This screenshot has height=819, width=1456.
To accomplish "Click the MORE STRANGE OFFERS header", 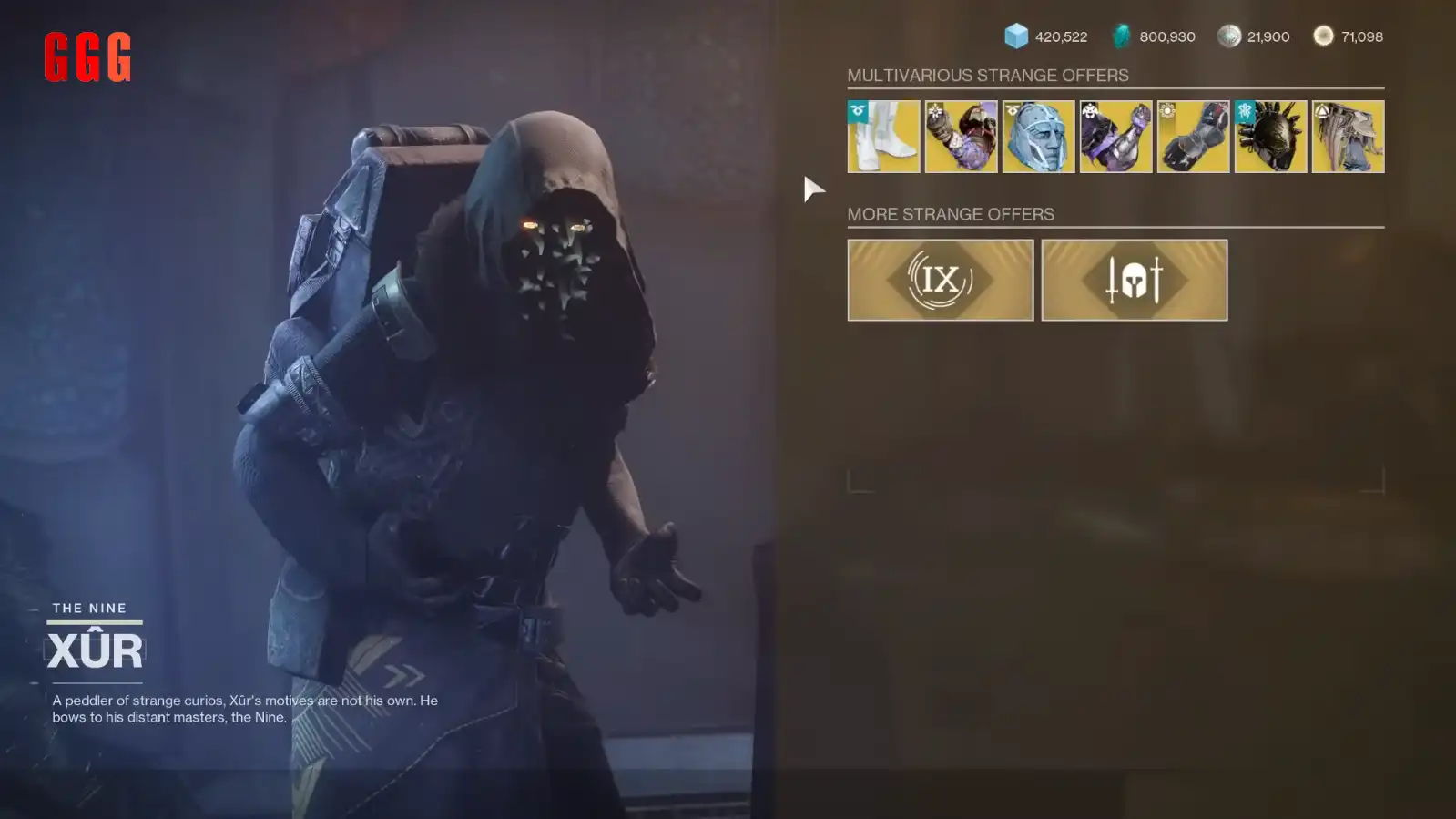I will click(x=951, y=214).
